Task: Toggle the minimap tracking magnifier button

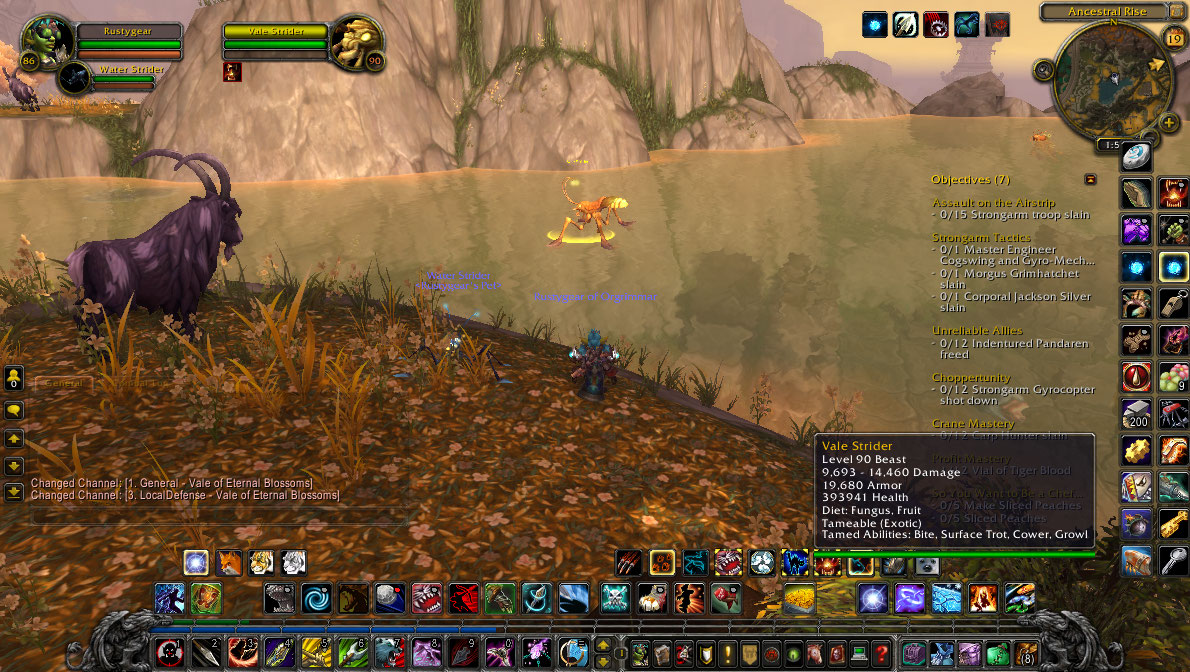Action: click(x=1044, y=70)
